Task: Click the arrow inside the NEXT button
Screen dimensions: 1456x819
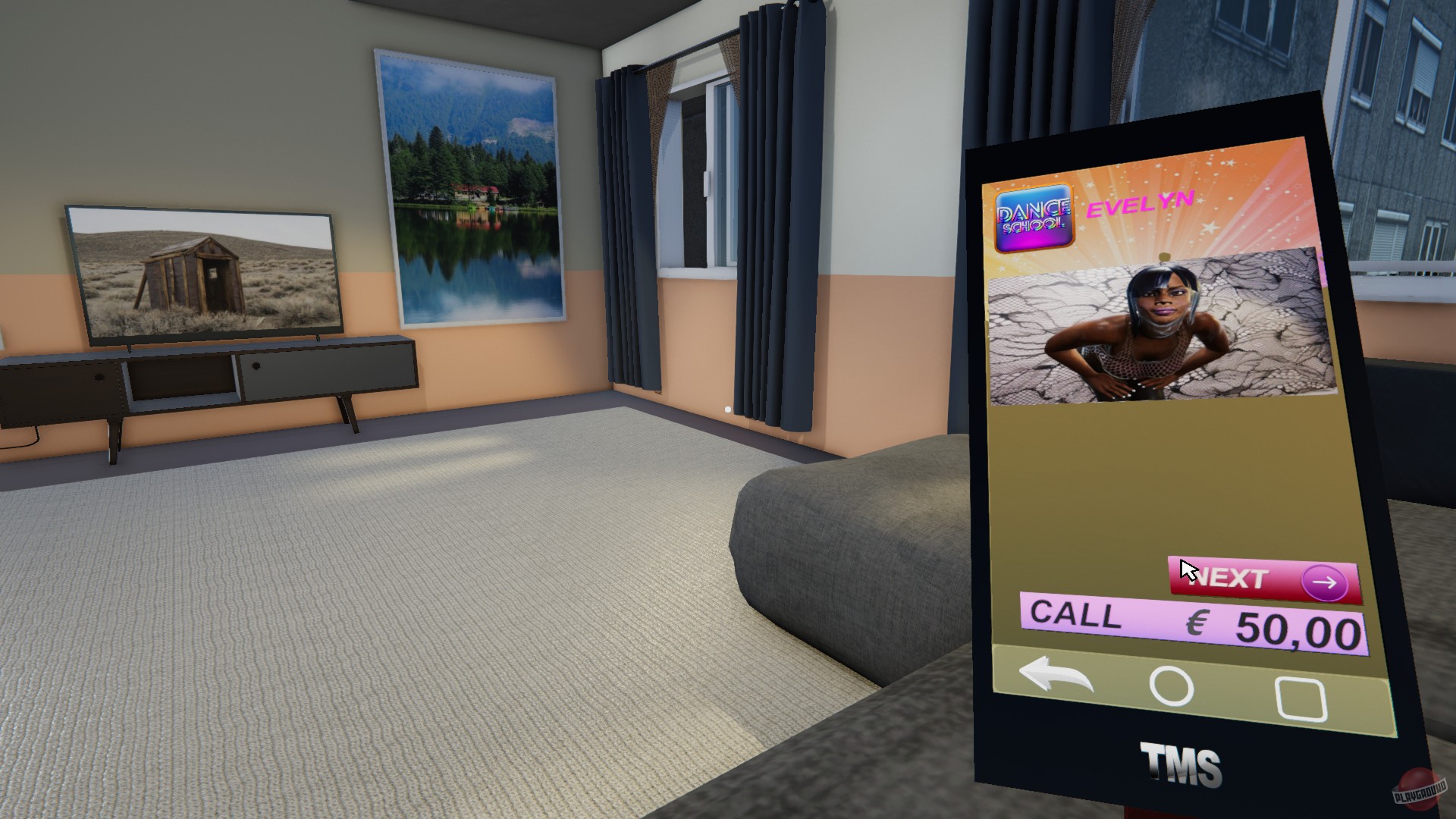Action: (1326, 581)
